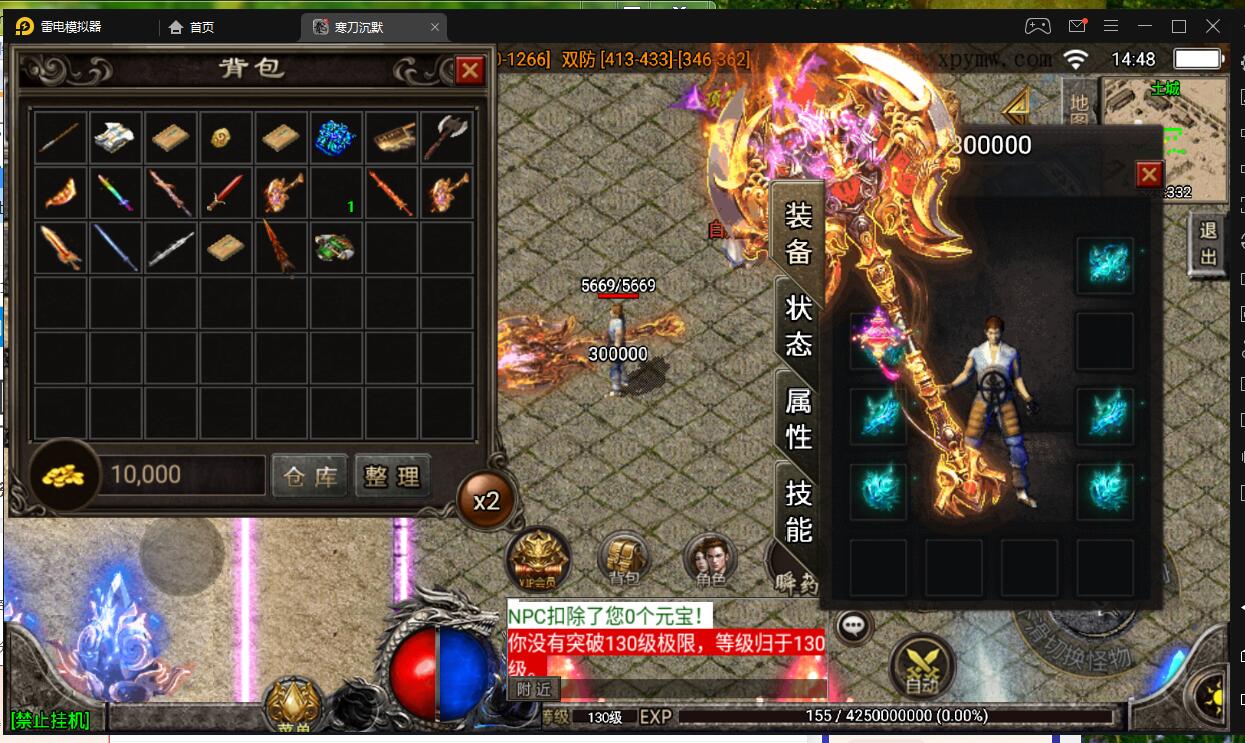Open the chat speech bubble button
Screen dimensions: 1245x743
(853, 626)
